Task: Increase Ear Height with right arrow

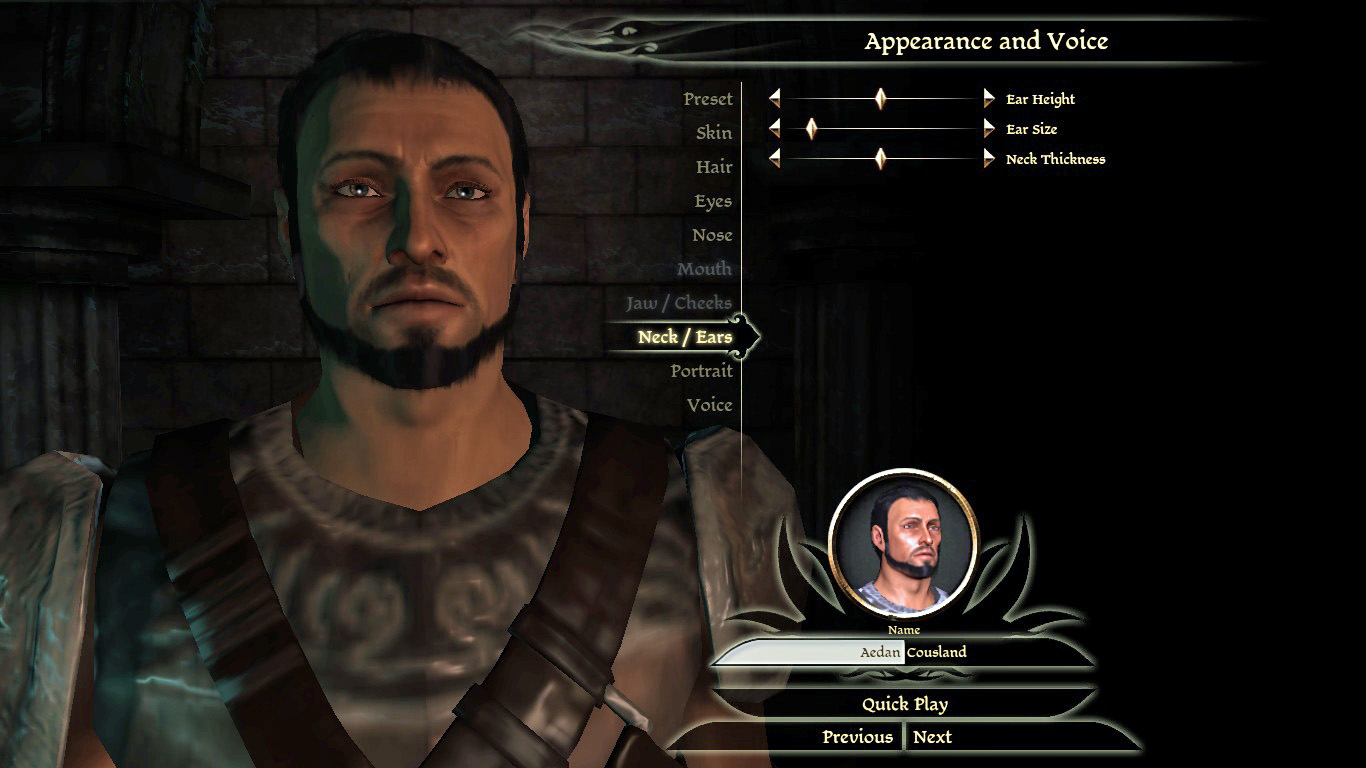Action: click(989, 98)
